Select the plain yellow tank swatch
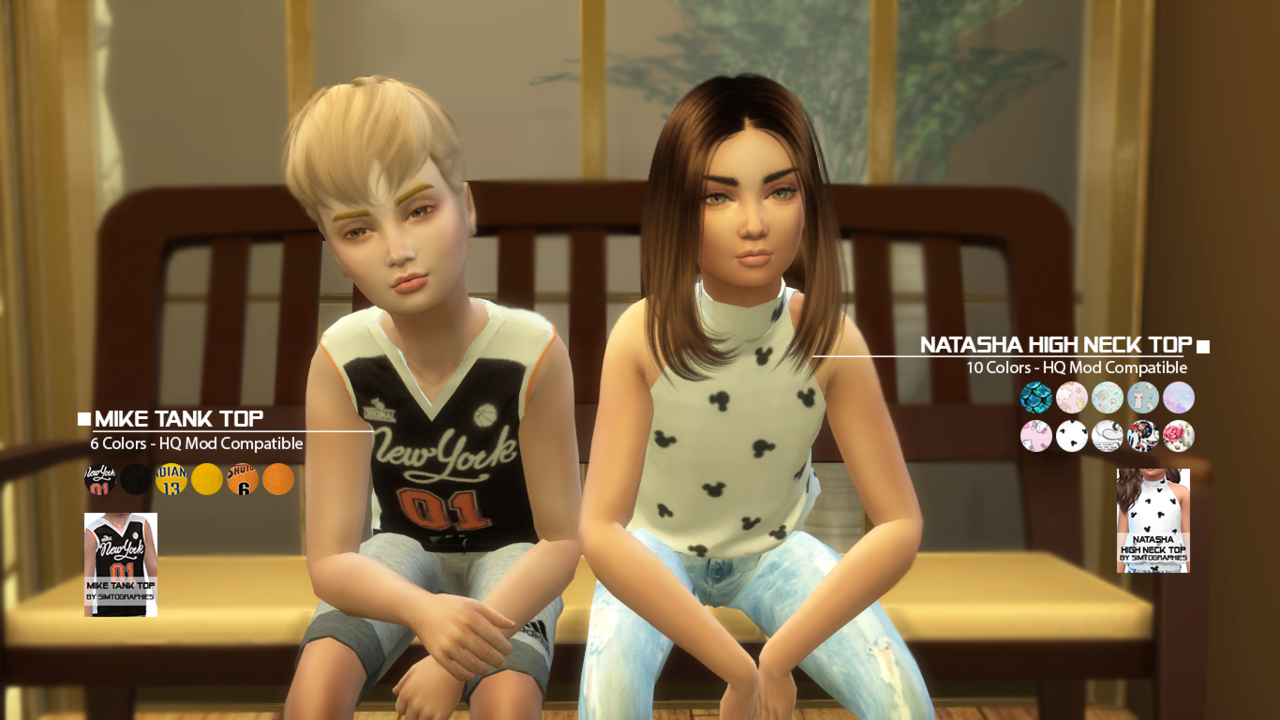Screen dimensions: 1280x720 [207, 480]
